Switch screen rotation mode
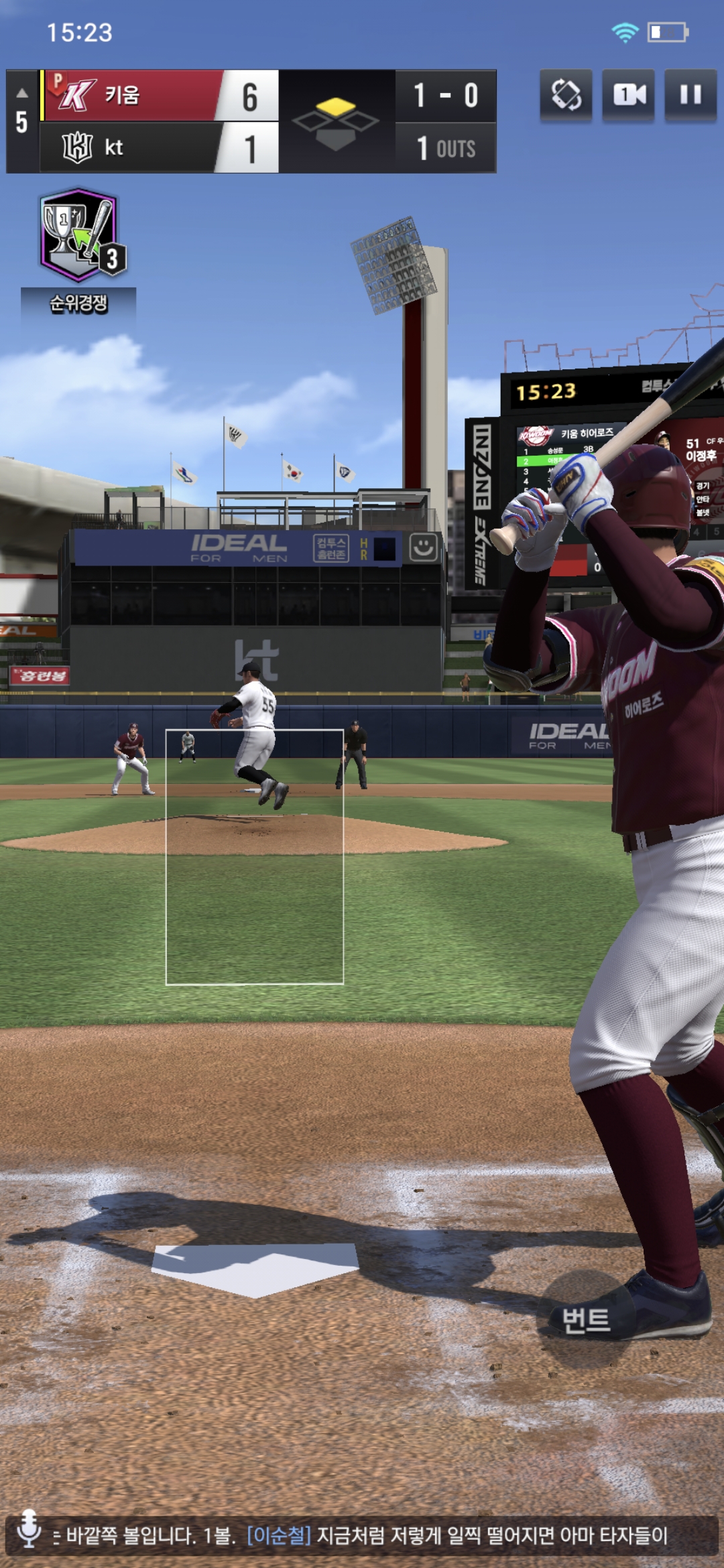 click(x=566, y=94)
